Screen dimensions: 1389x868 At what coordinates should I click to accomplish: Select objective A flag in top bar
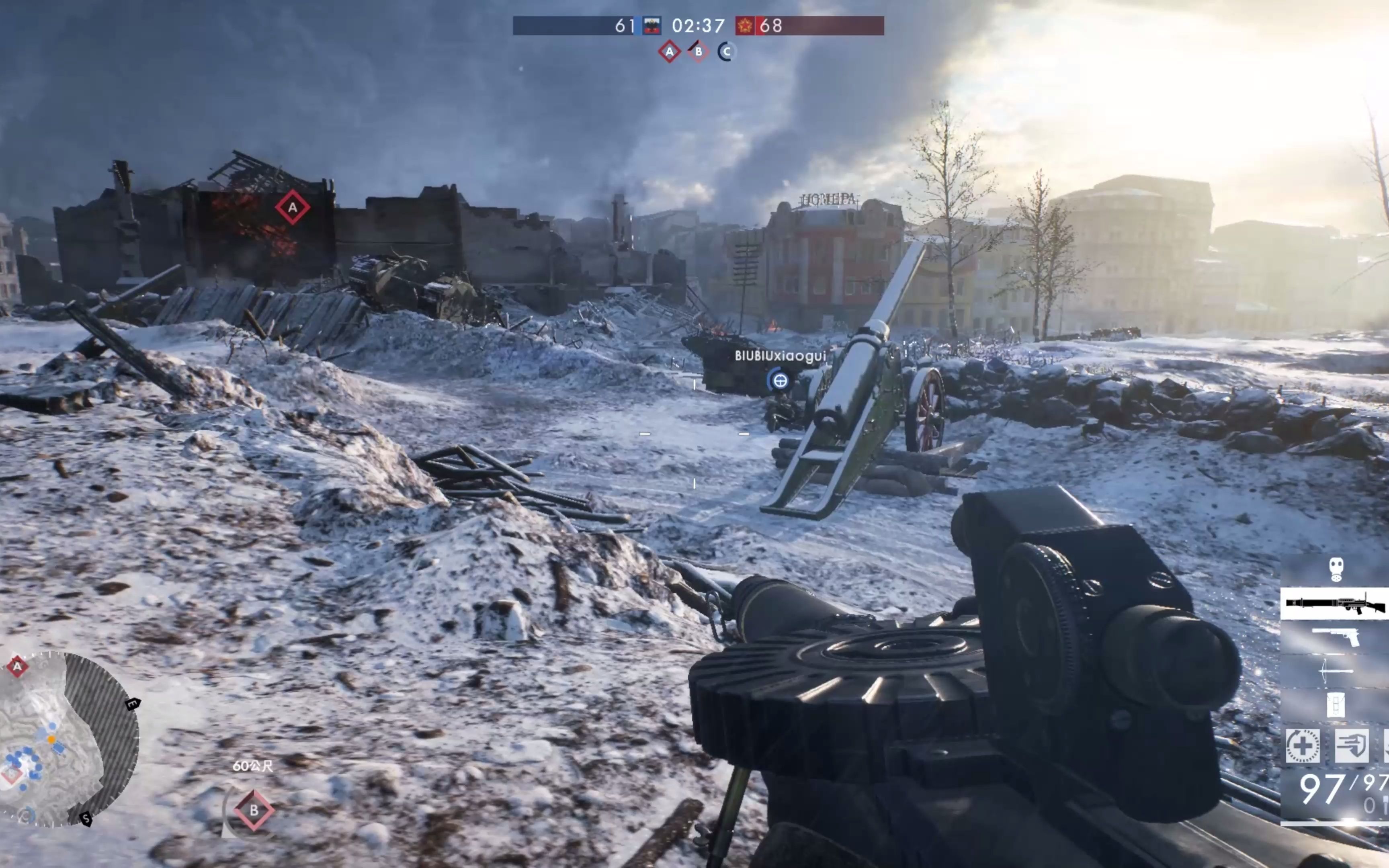pos(669,52)
